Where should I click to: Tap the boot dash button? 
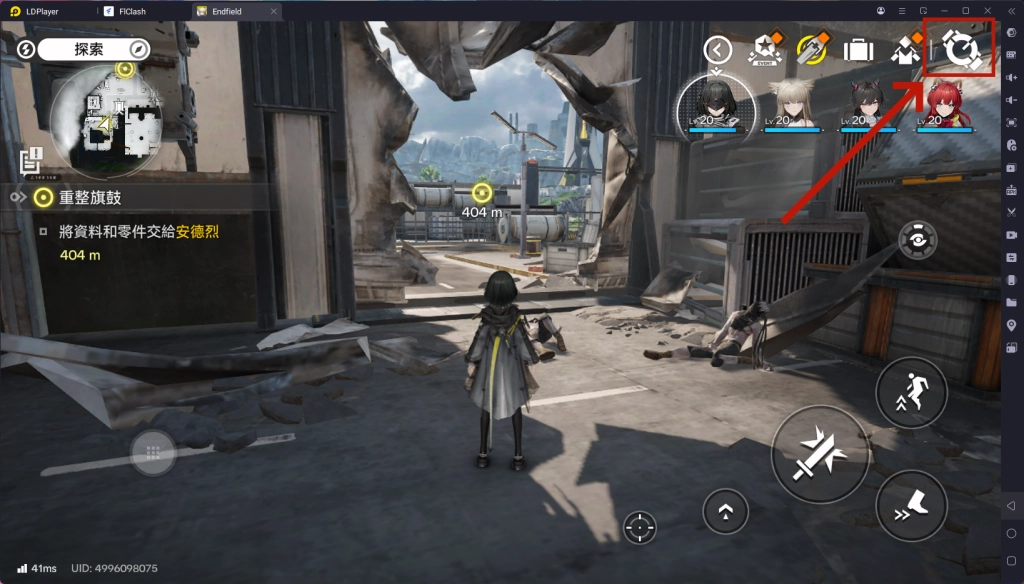tap(911, 506)
